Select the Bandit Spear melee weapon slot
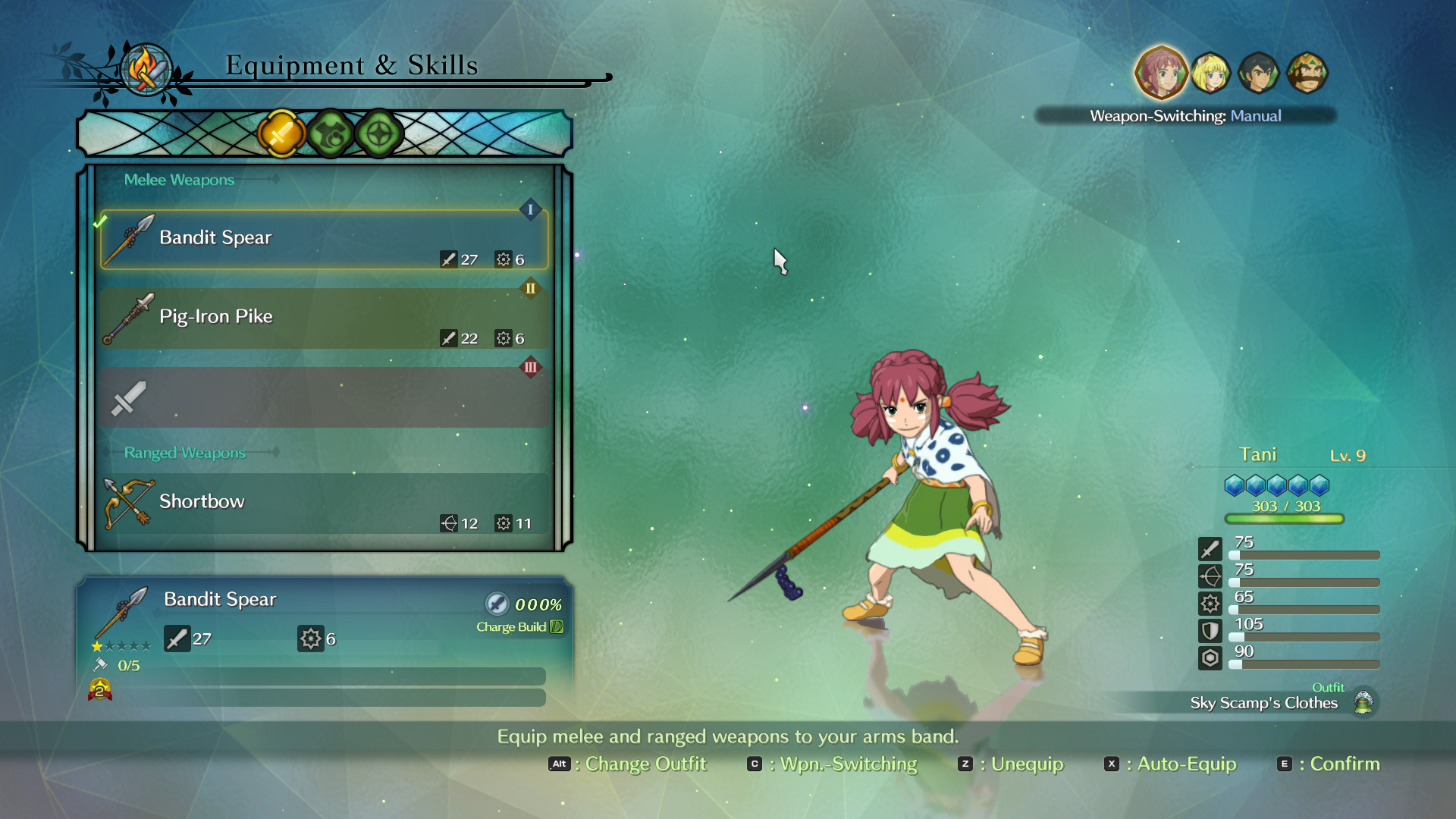This screenshot has width=1456, height=819. [324, 240]
